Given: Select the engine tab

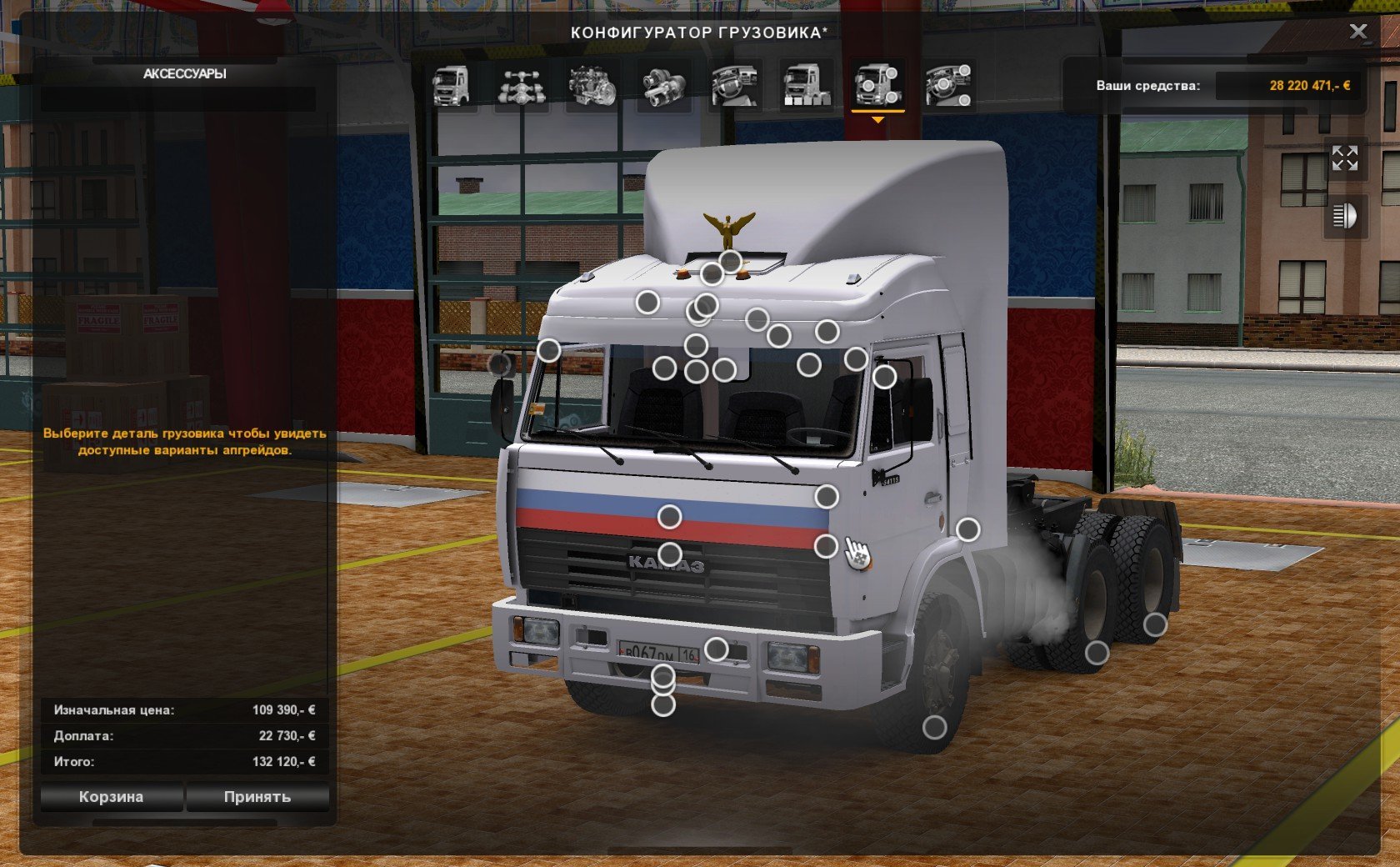Looking at the screenshot, I should (592, 86).
